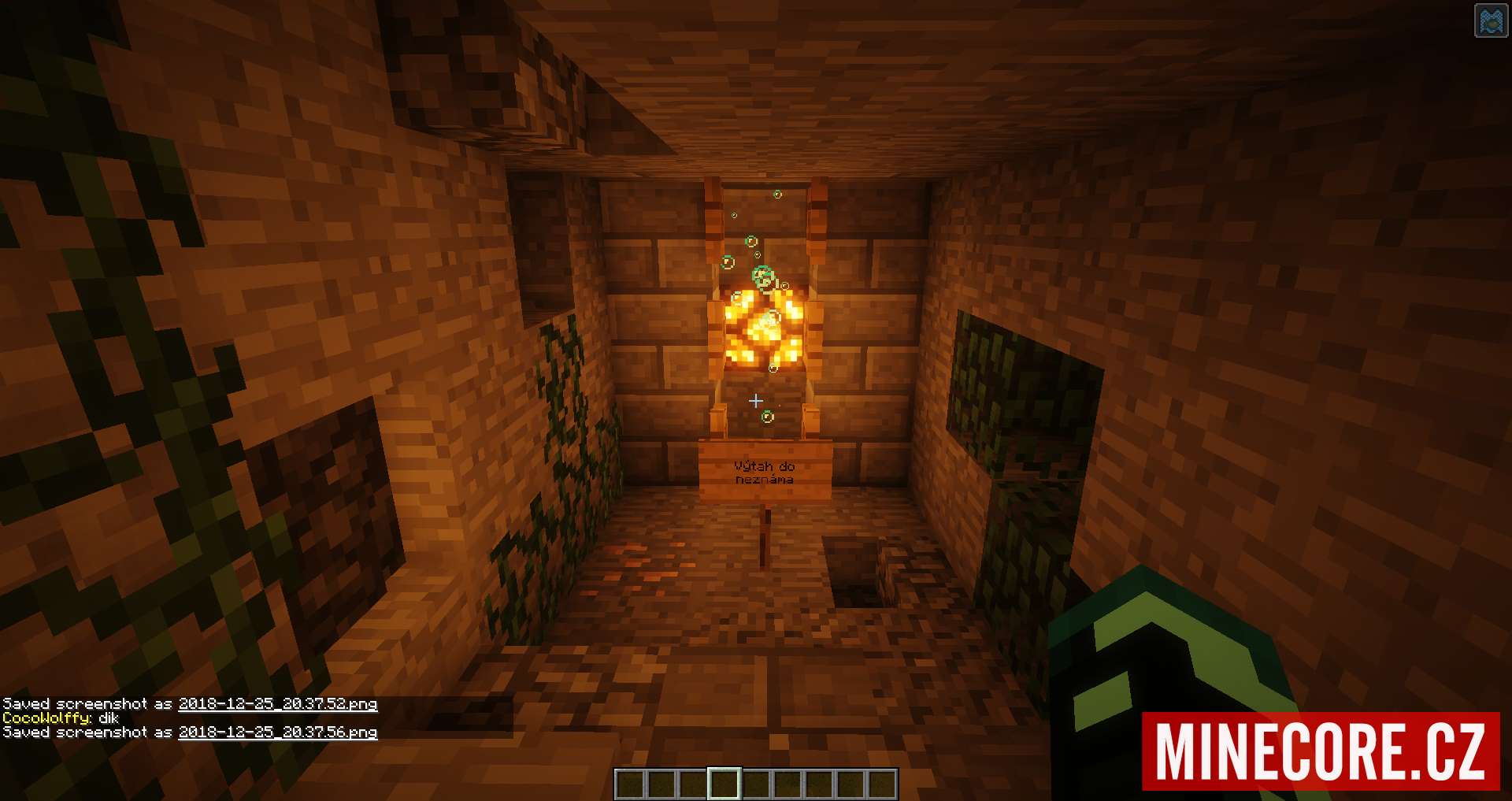Open the 2018-12-25_20.37.52.png screenshot link
The width and height of the screenshot is (1512, 801).
(x=277, y=703)
